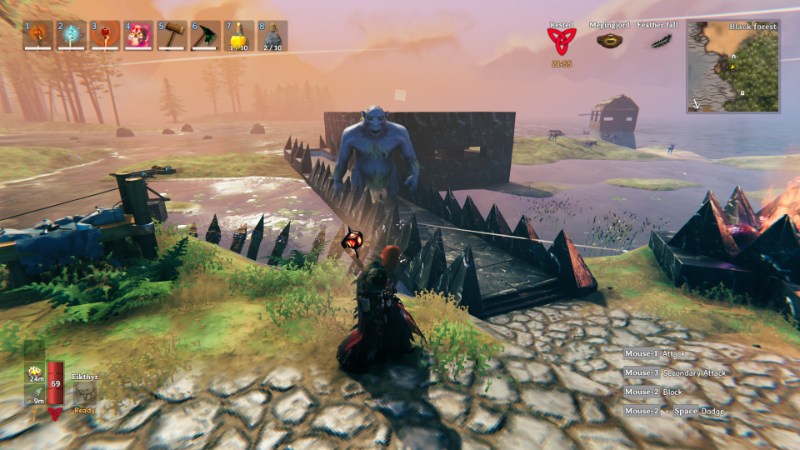This screenshot has height=450, width=800.
Task: Open the Black Forest minimap
Action: click(x=733, y=65)
